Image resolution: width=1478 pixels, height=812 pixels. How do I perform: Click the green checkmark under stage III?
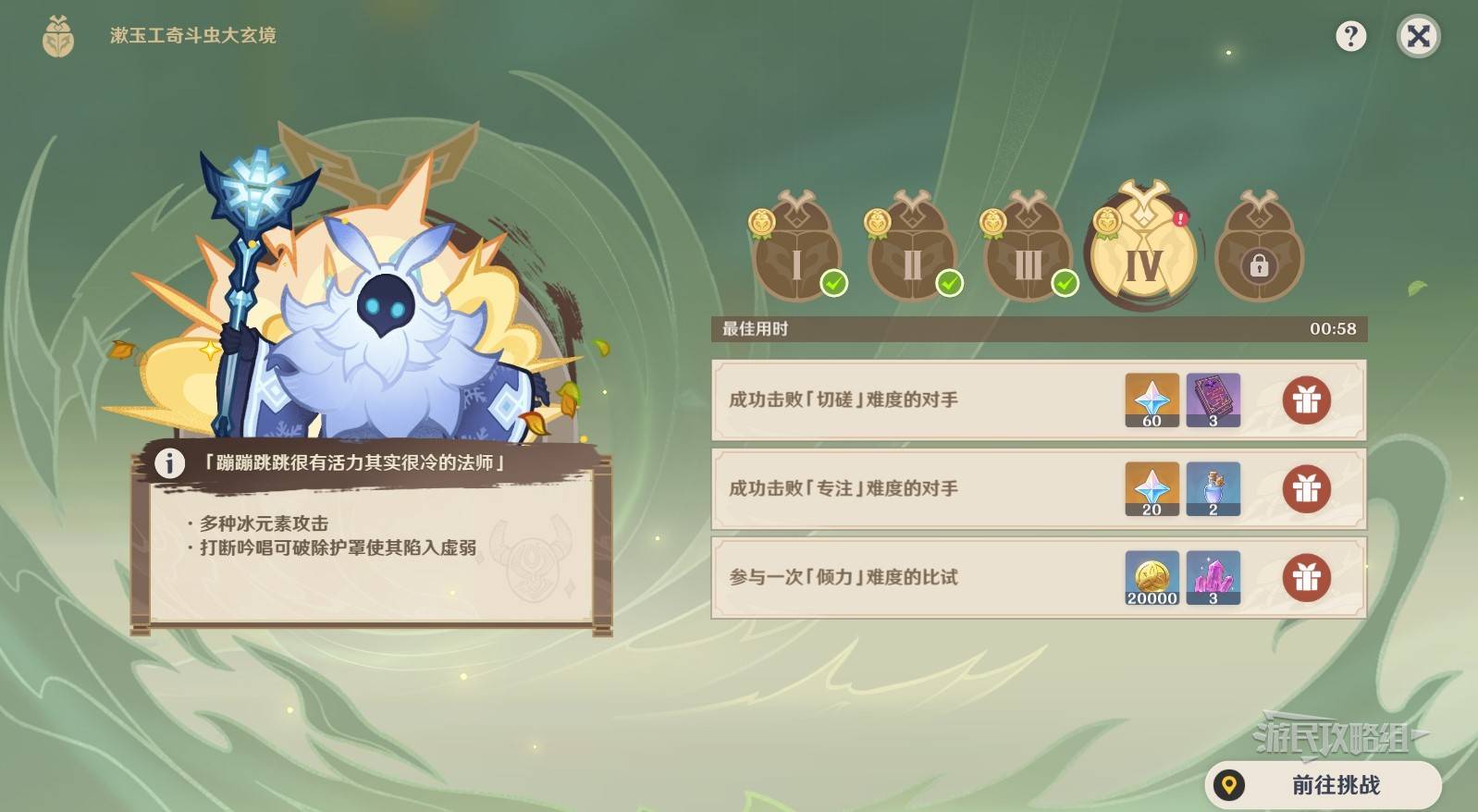[x=1066, y=282]
